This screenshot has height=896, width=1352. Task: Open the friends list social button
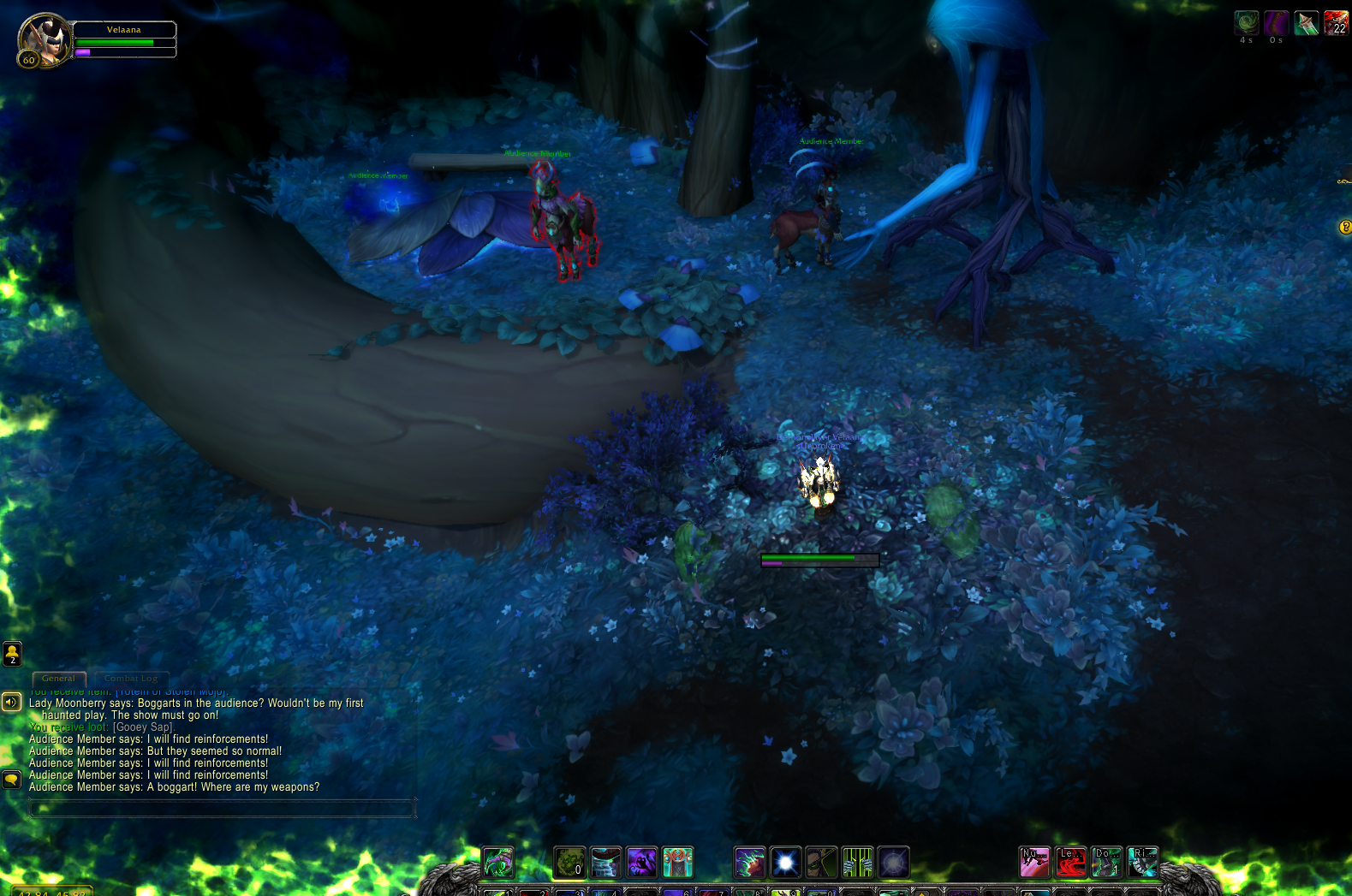[12, 654]
